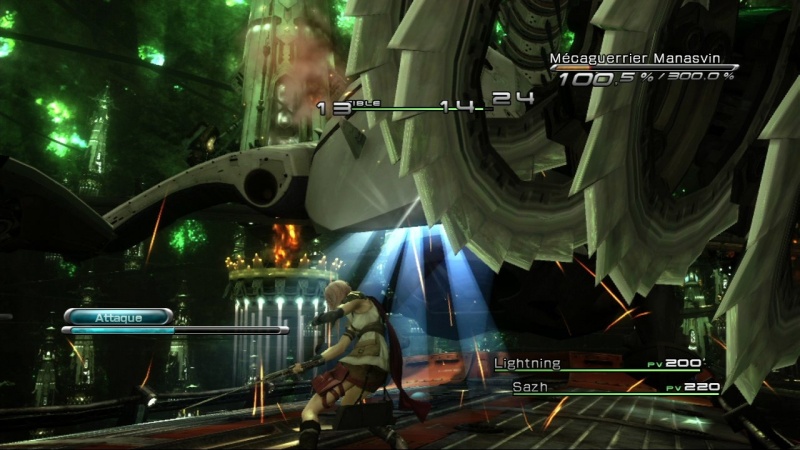The height and width of the screenshot is (450, 800).
Task: Select the Attaque command
Action: [118, 317]
